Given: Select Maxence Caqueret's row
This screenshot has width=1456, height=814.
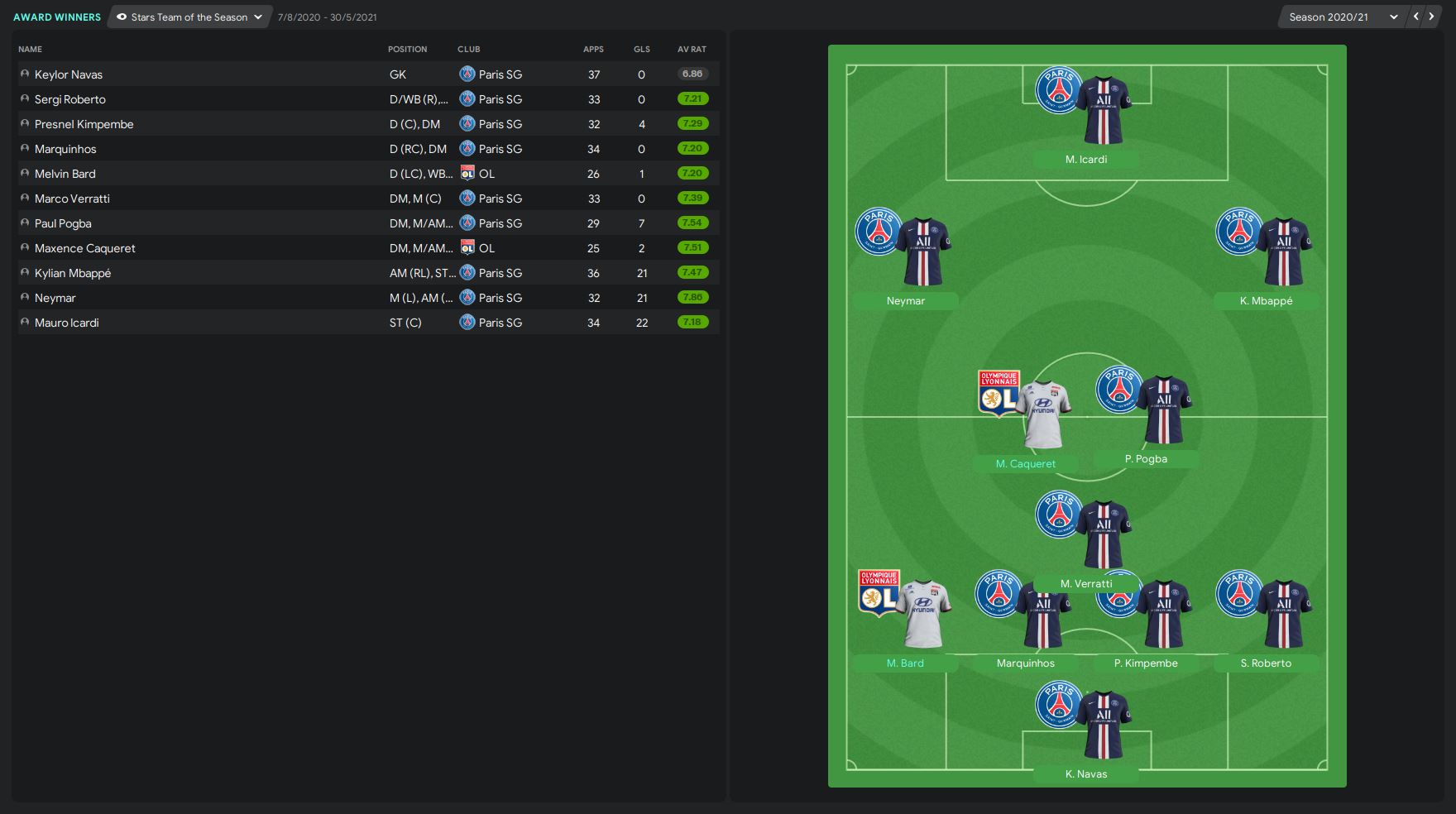Looking at the screenshot, I should pyautogui.click(x=85, y=248).
